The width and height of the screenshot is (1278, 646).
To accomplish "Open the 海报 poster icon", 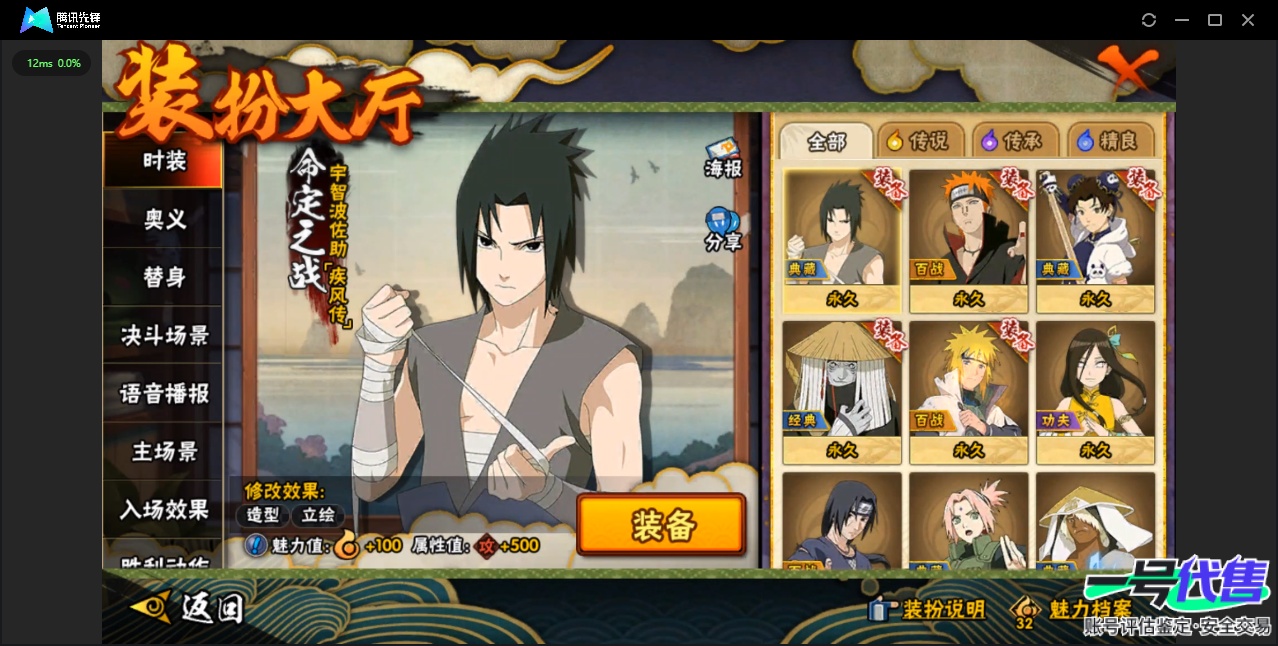I will 723,159.
